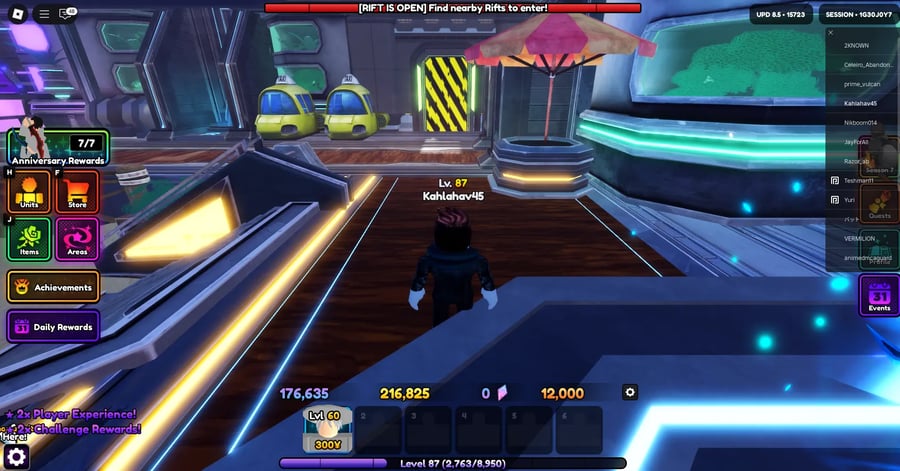Open the Store
The height and width of the screenshot is (471, 900).
click(x=77, y=191)
